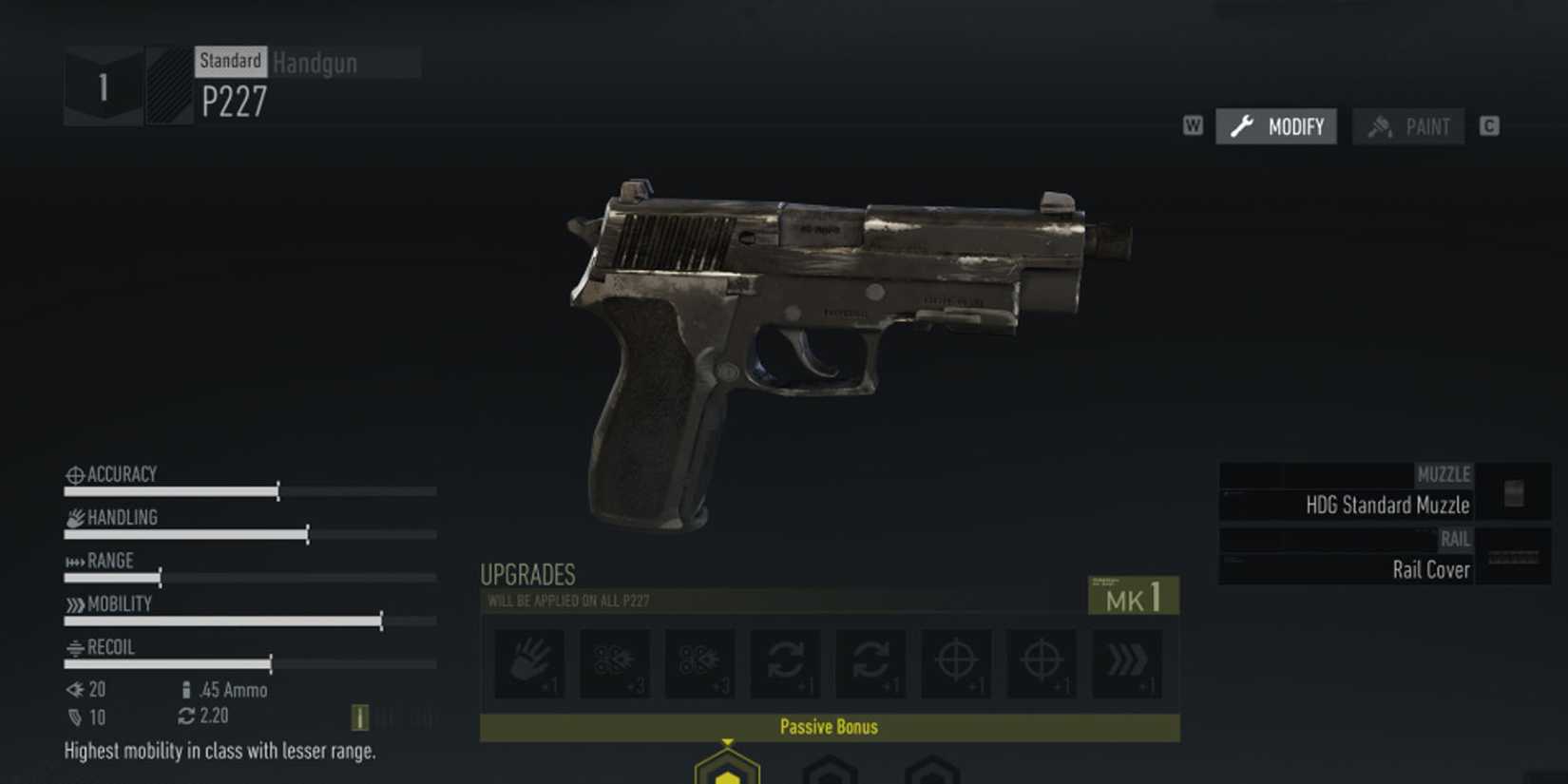Select the second damage +3 upgrade icon
Viewport: 1568px width, 784px height.
click(700, 665)
